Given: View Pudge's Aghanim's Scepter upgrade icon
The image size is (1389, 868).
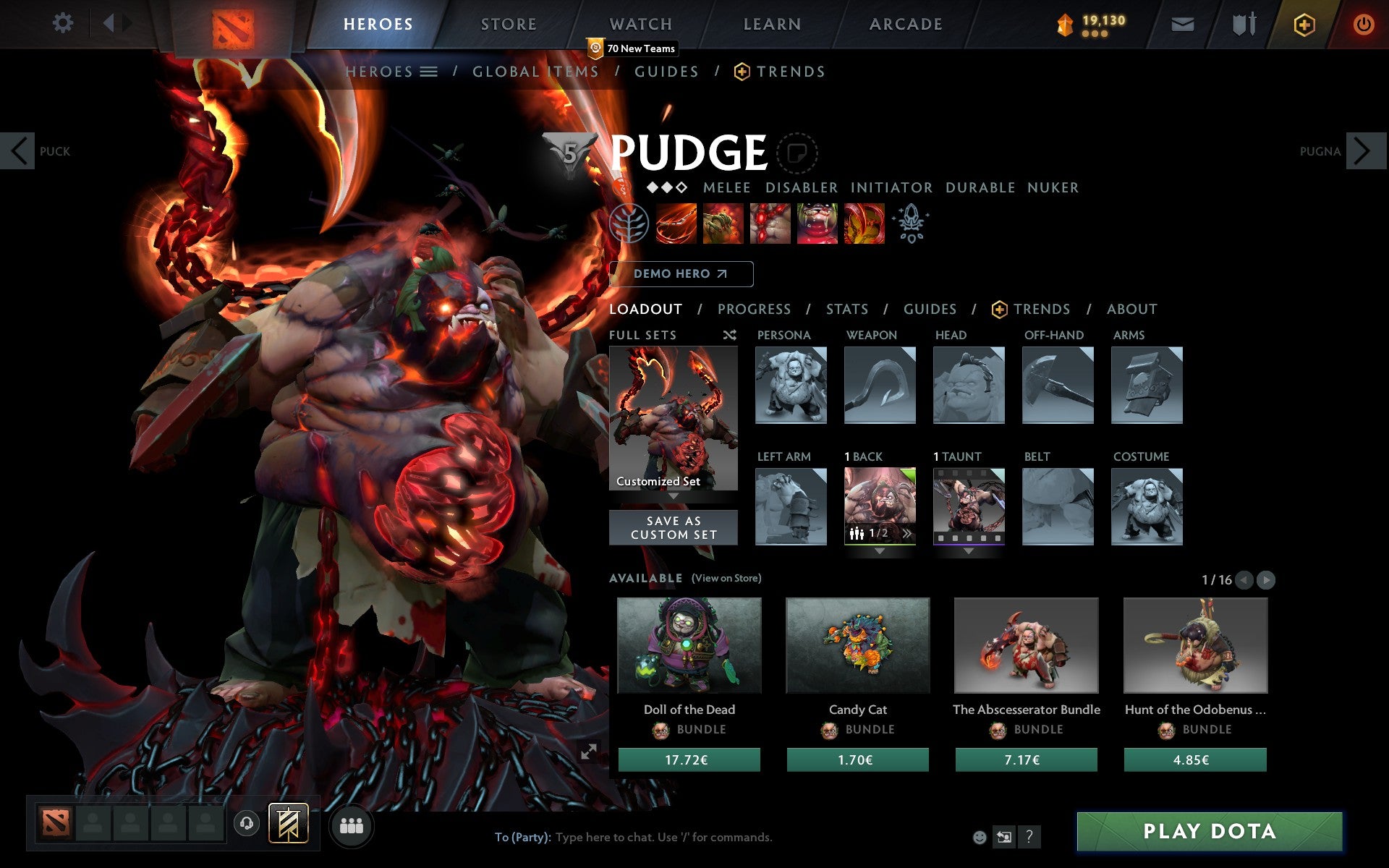Looking at the screenshot, I should click(x=911, y=223).
